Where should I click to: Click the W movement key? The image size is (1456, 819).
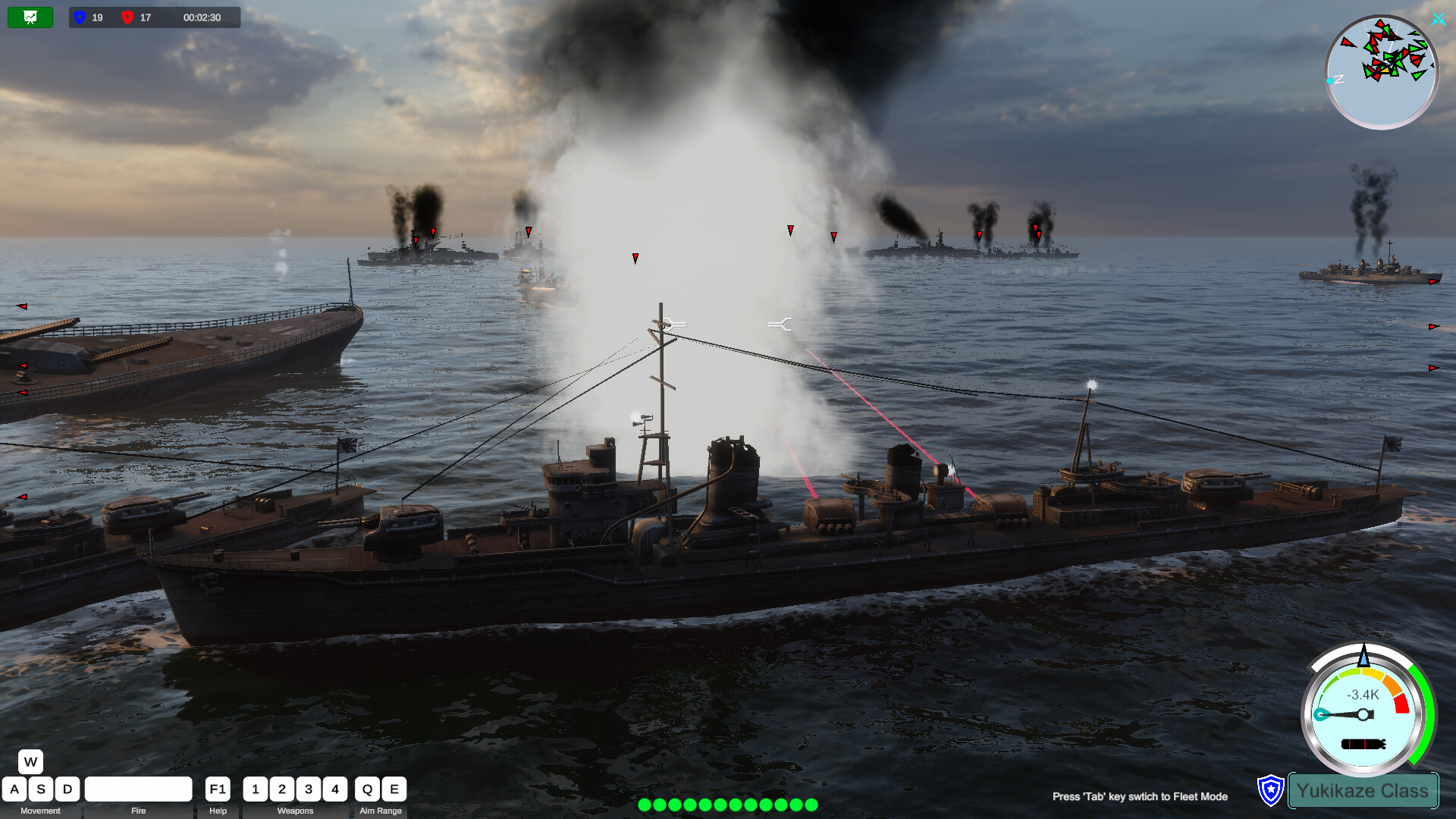click(x=30, y=762)
